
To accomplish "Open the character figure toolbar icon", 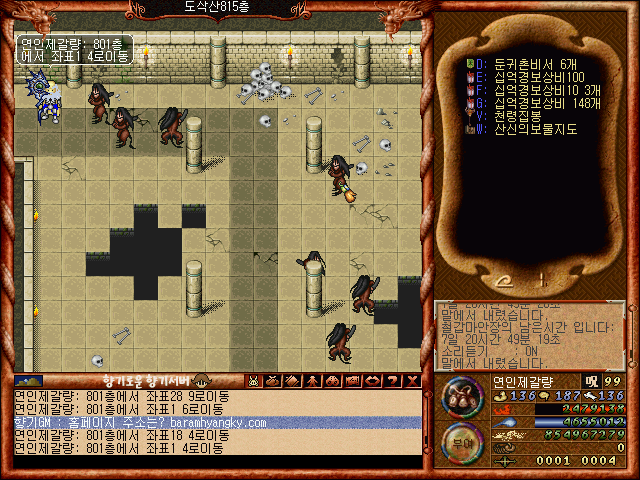I will click(312, 380).
